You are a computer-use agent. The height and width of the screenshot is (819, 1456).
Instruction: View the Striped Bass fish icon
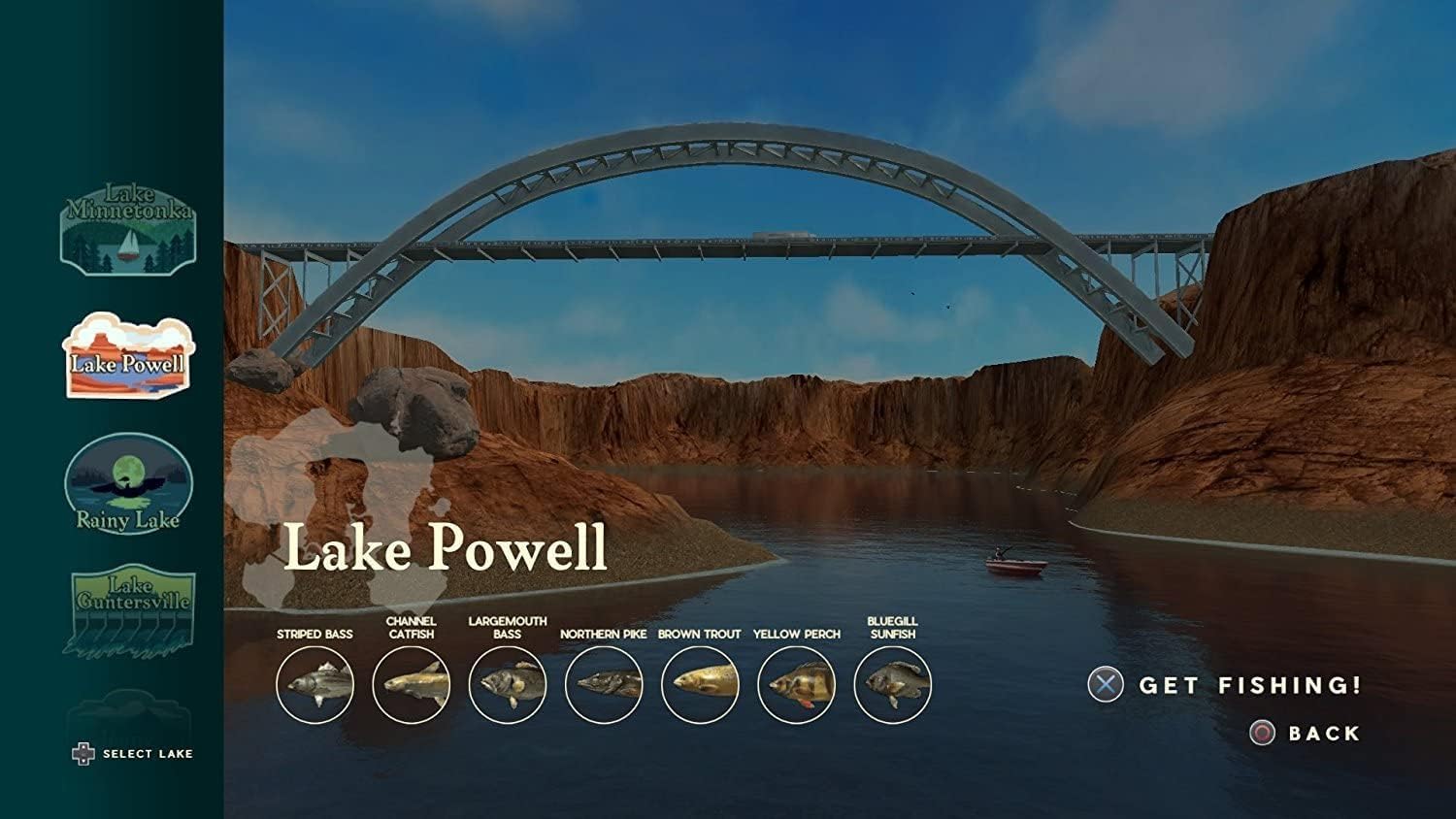[314, 685]
